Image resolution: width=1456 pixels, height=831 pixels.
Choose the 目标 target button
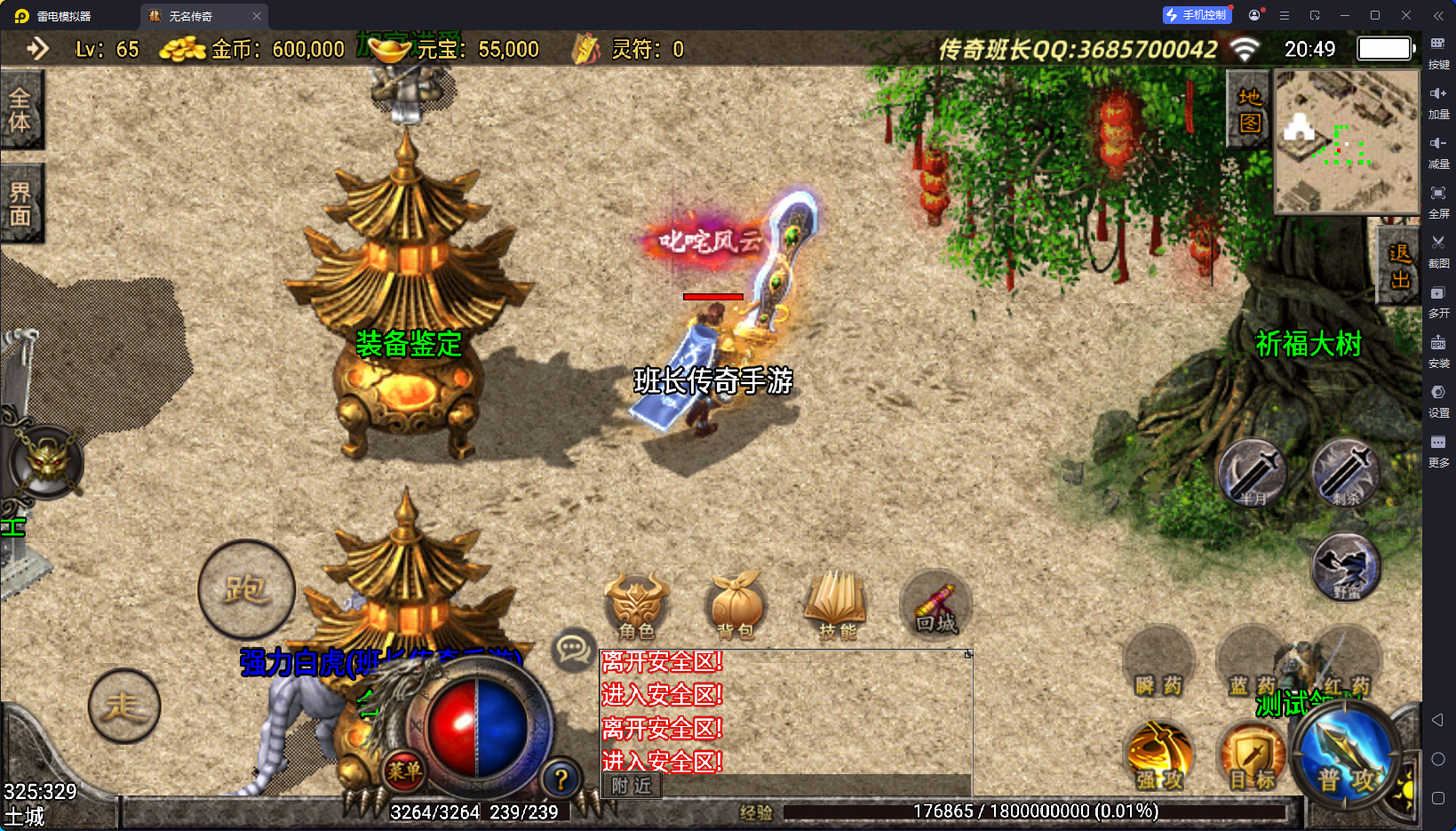[x=1253, y=758]
